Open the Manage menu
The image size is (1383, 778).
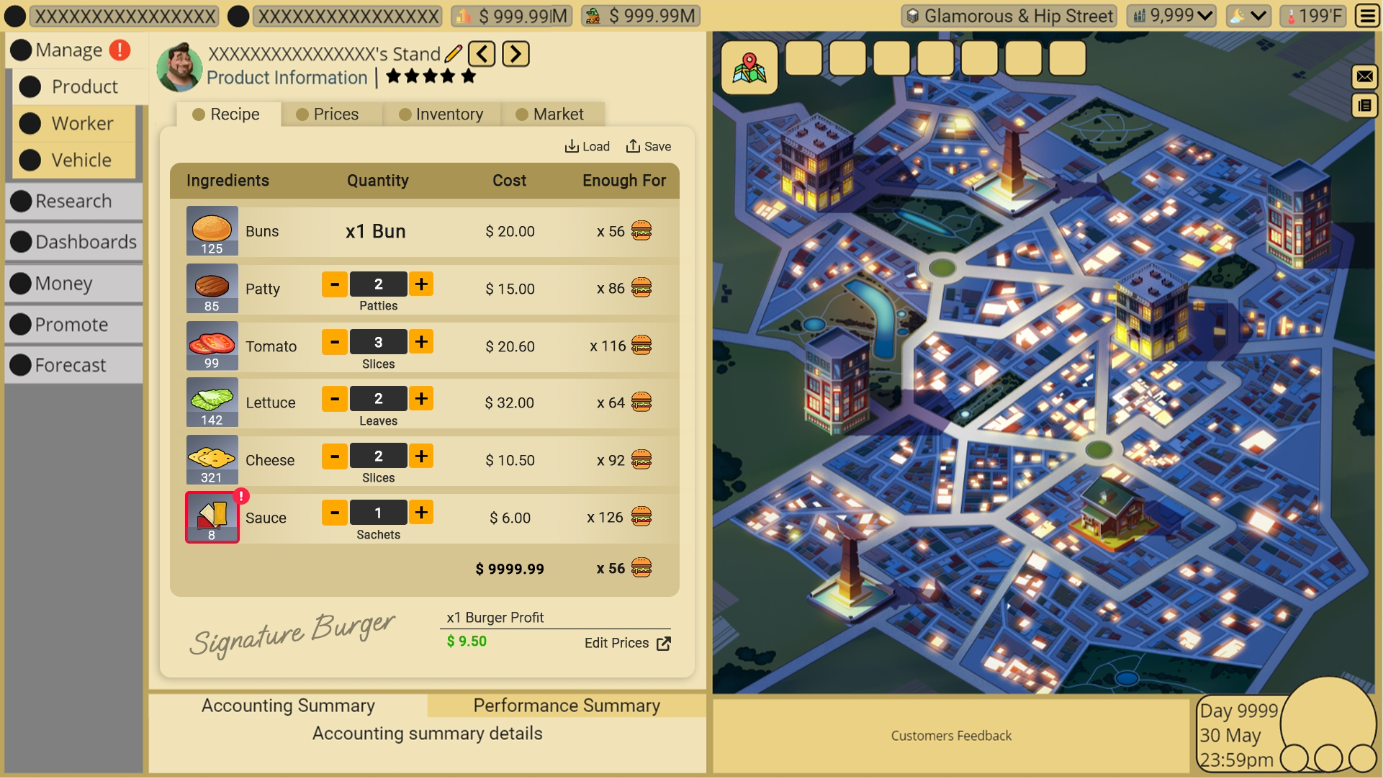[68, 50]
